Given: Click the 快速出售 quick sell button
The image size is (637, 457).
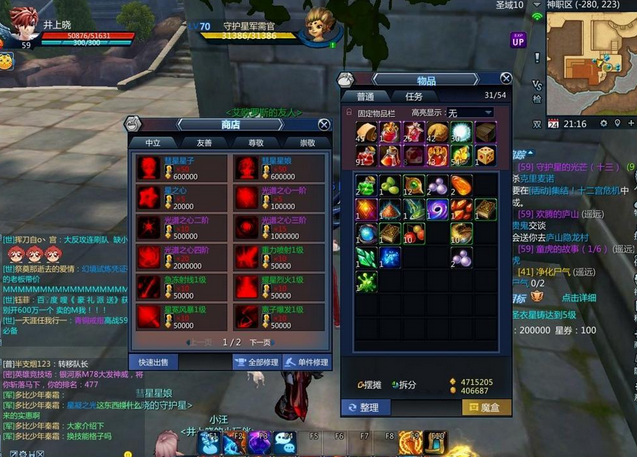Looking at the screenshot, I should pos(154,362).
